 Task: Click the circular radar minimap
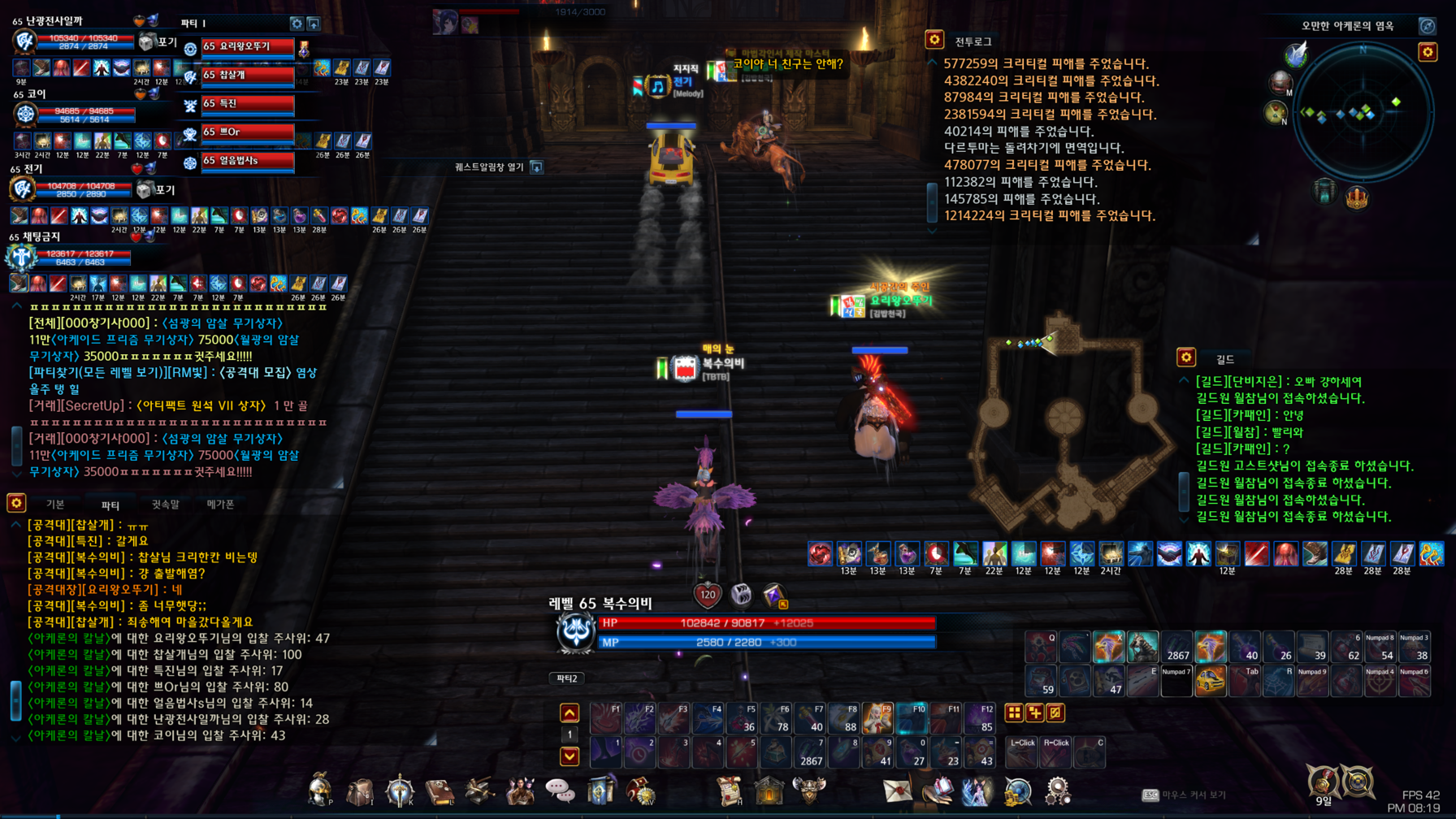point(1363,113)
